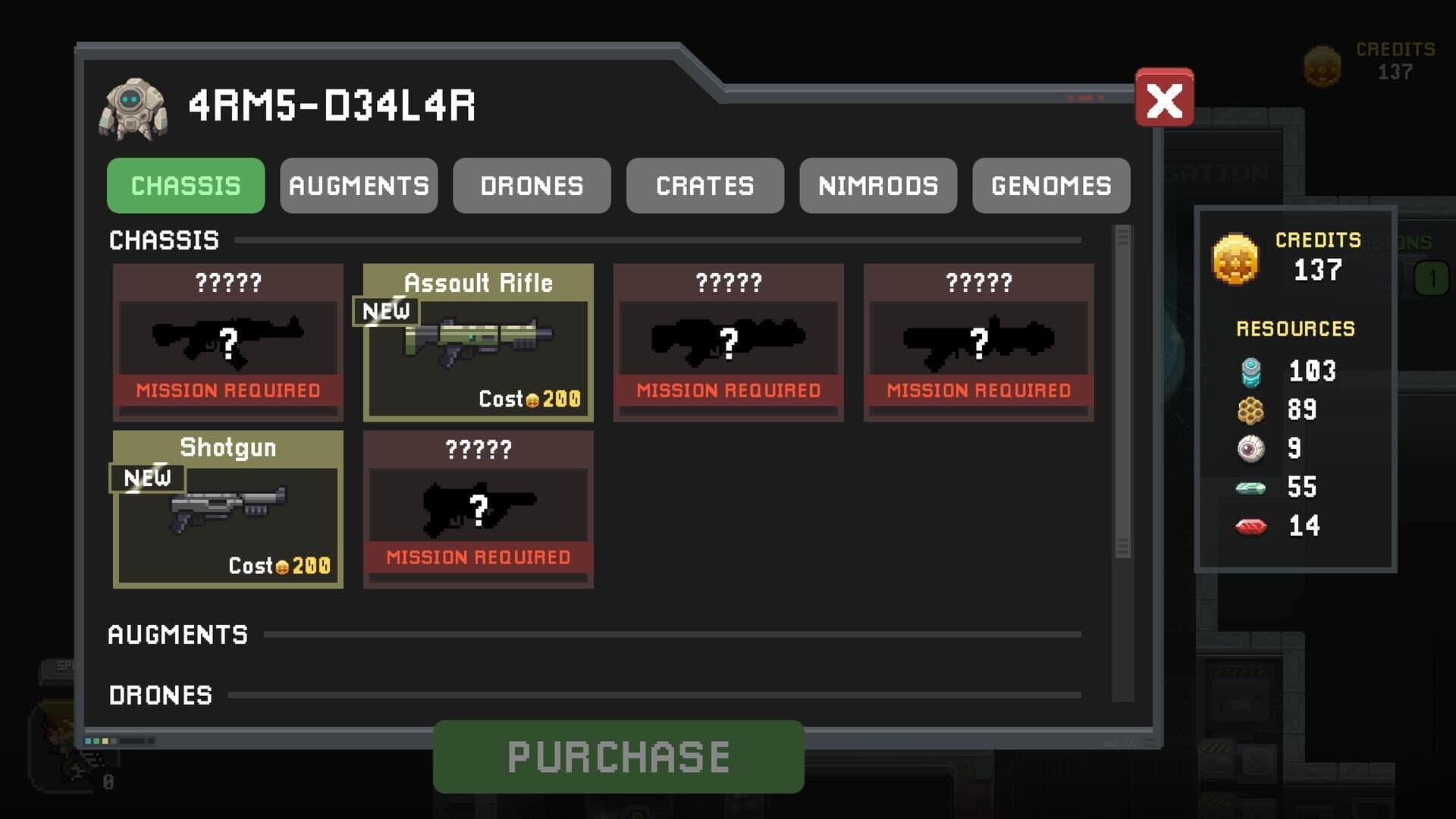Select the Assault Rifle item thumbnail
1456x819 pixels.
click(x=476, y=343)
